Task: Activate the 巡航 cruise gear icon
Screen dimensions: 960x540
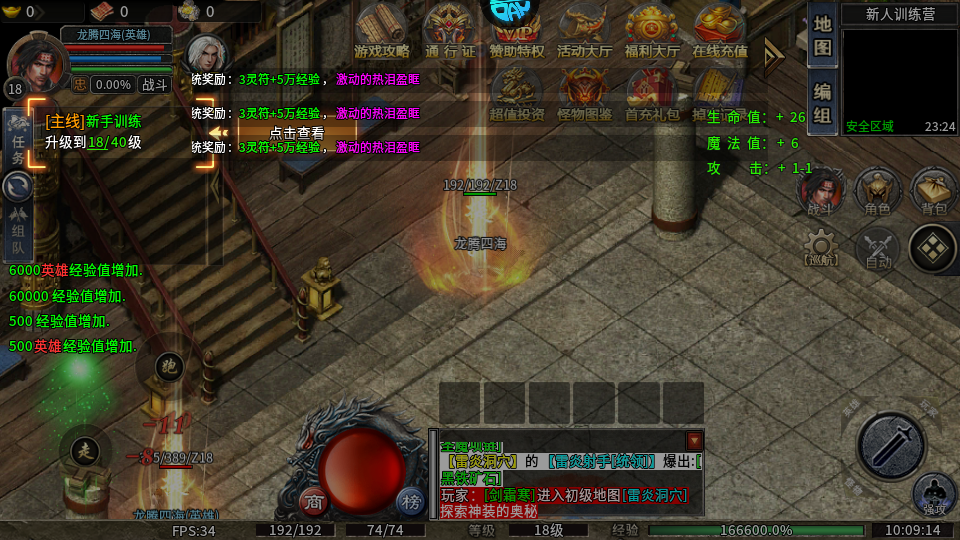Action: coord(821,247)
